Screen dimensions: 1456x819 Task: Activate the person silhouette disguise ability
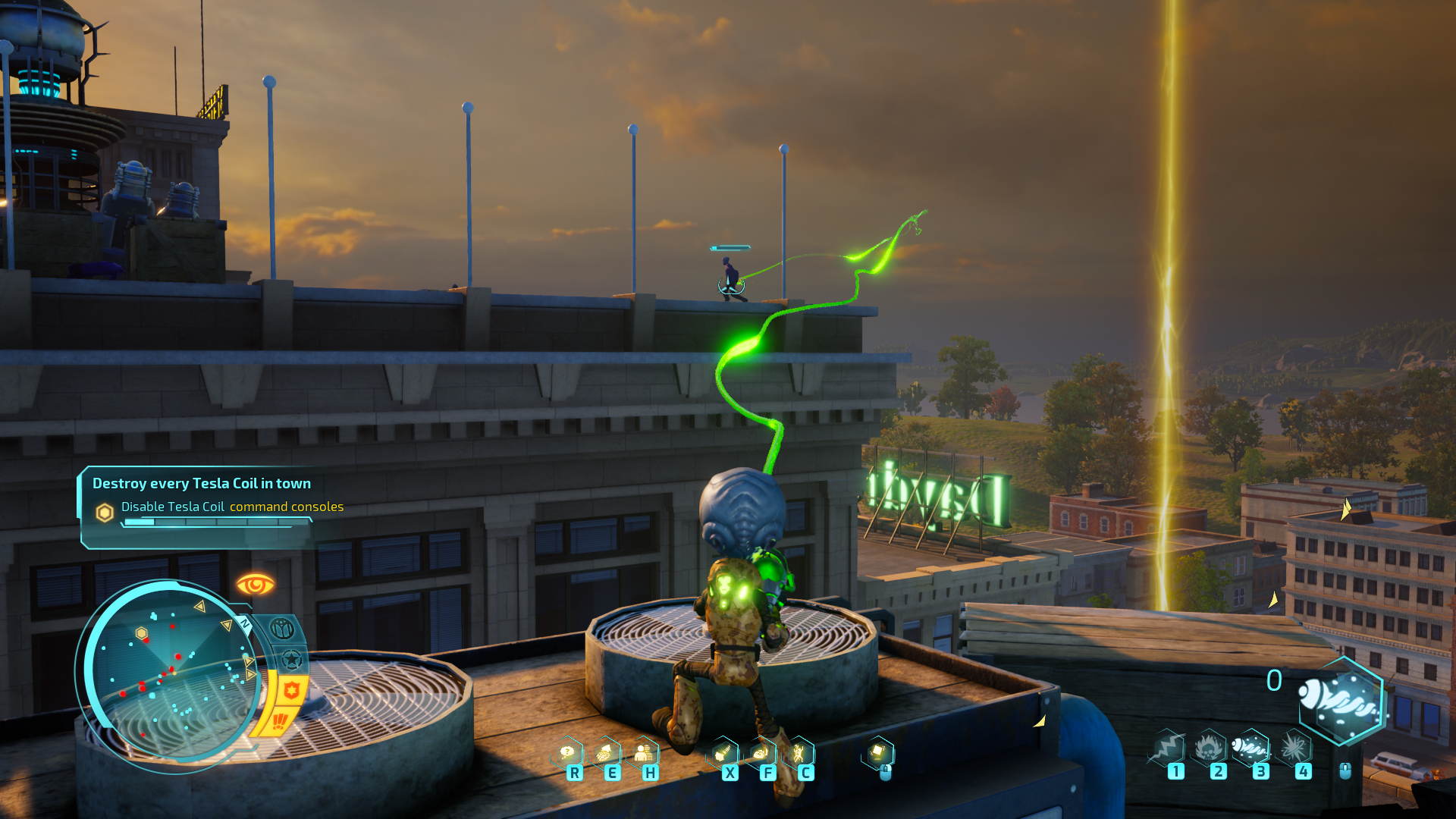(644, 753)
